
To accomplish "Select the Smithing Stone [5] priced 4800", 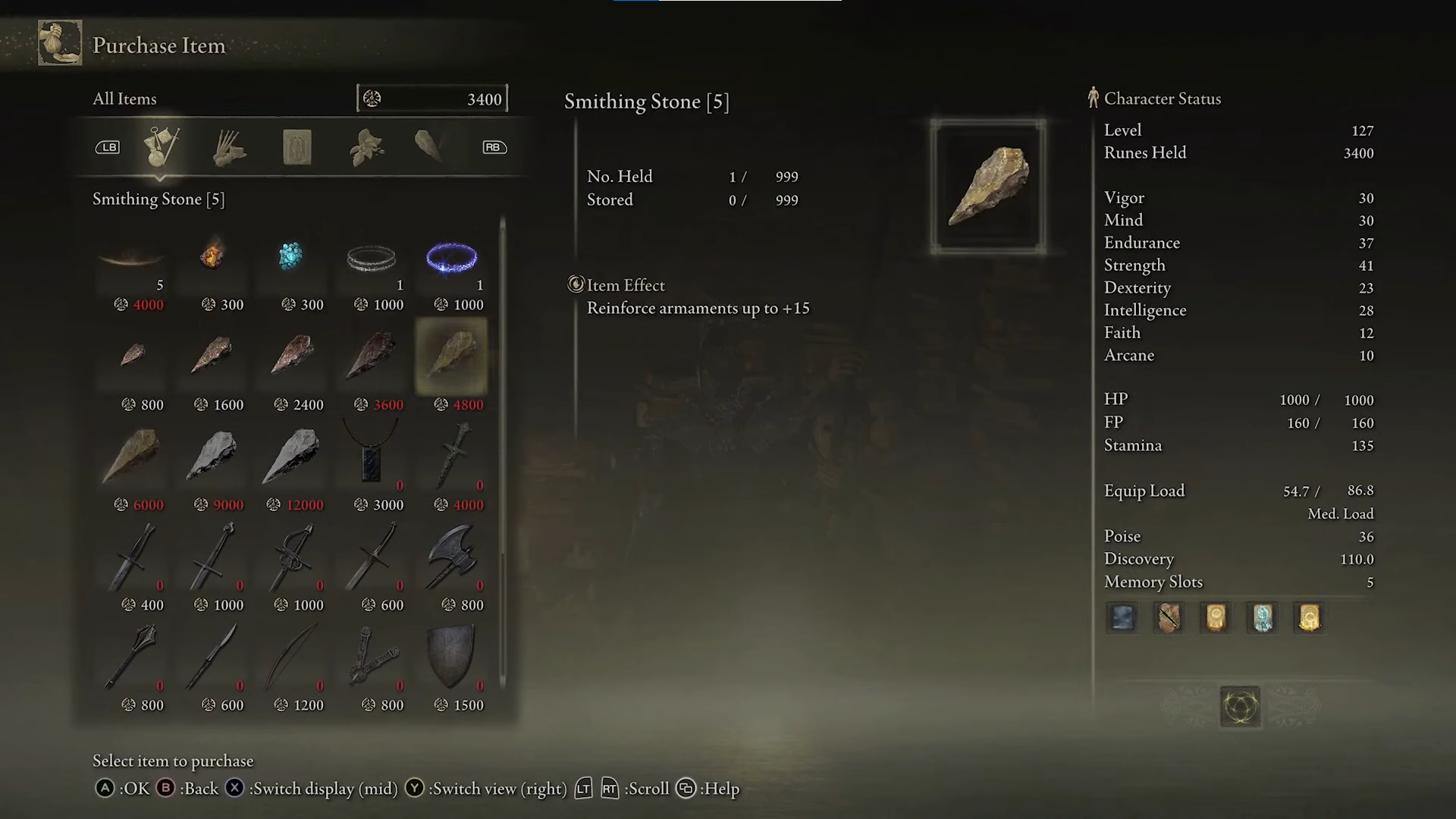I will tap(451, 355).
